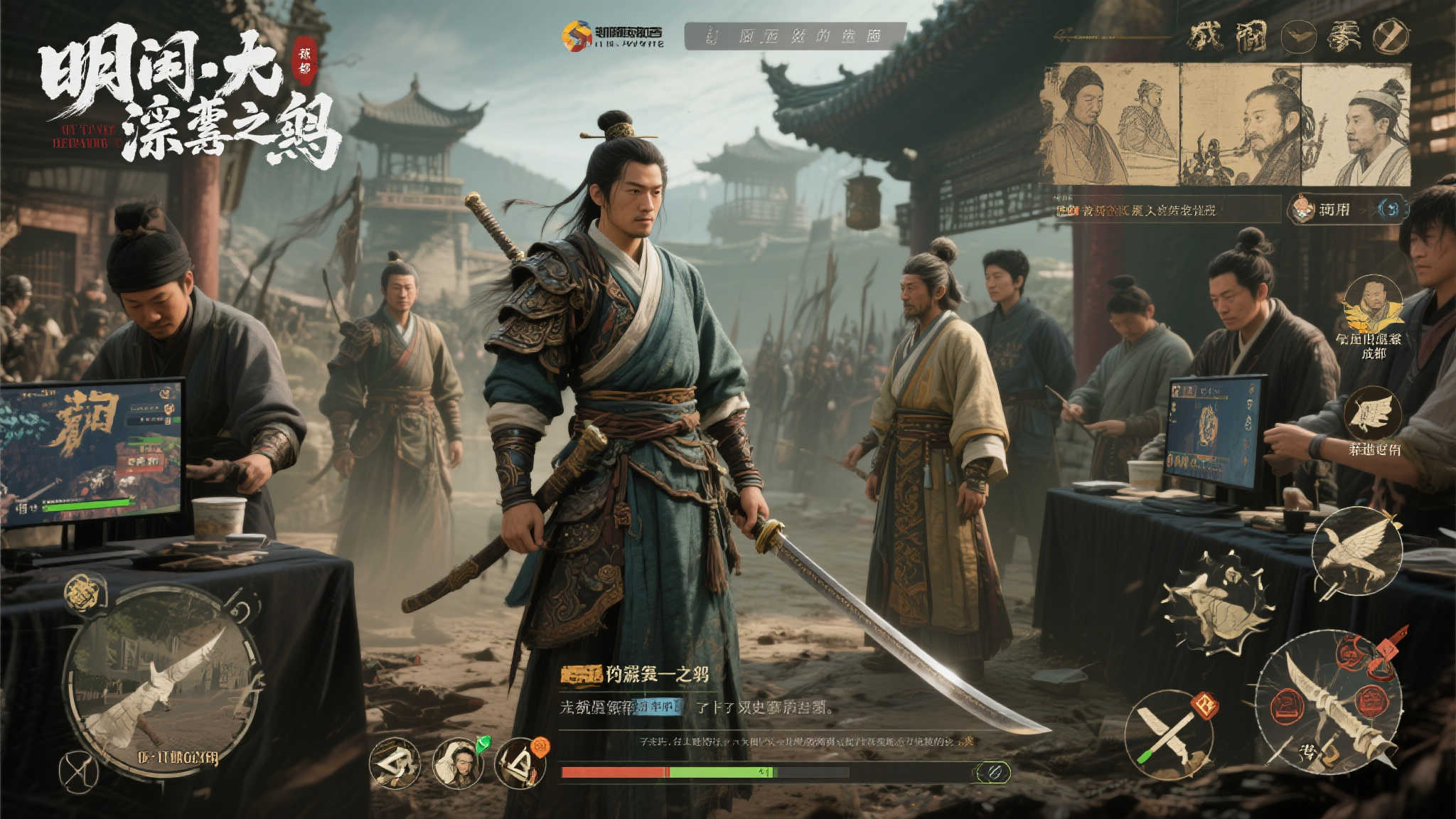This screenshot has width=1456, height=819.
Task: Trigger the large sword attack button
Action: point(1328,702)
